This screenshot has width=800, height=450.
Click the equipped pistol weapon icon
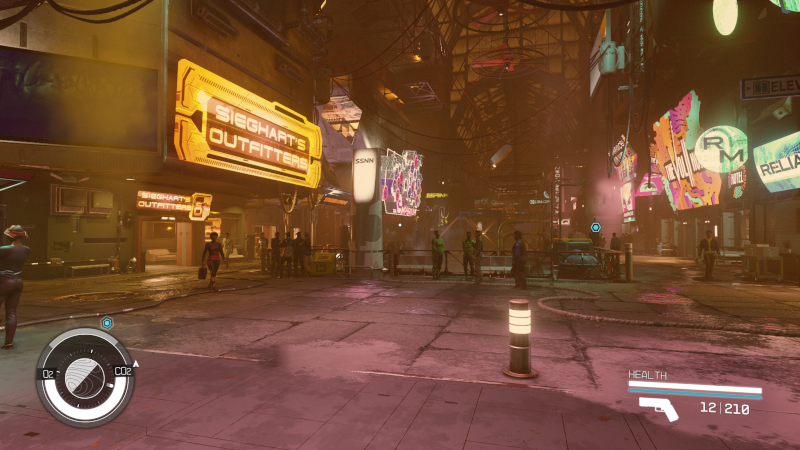(659, 408)
